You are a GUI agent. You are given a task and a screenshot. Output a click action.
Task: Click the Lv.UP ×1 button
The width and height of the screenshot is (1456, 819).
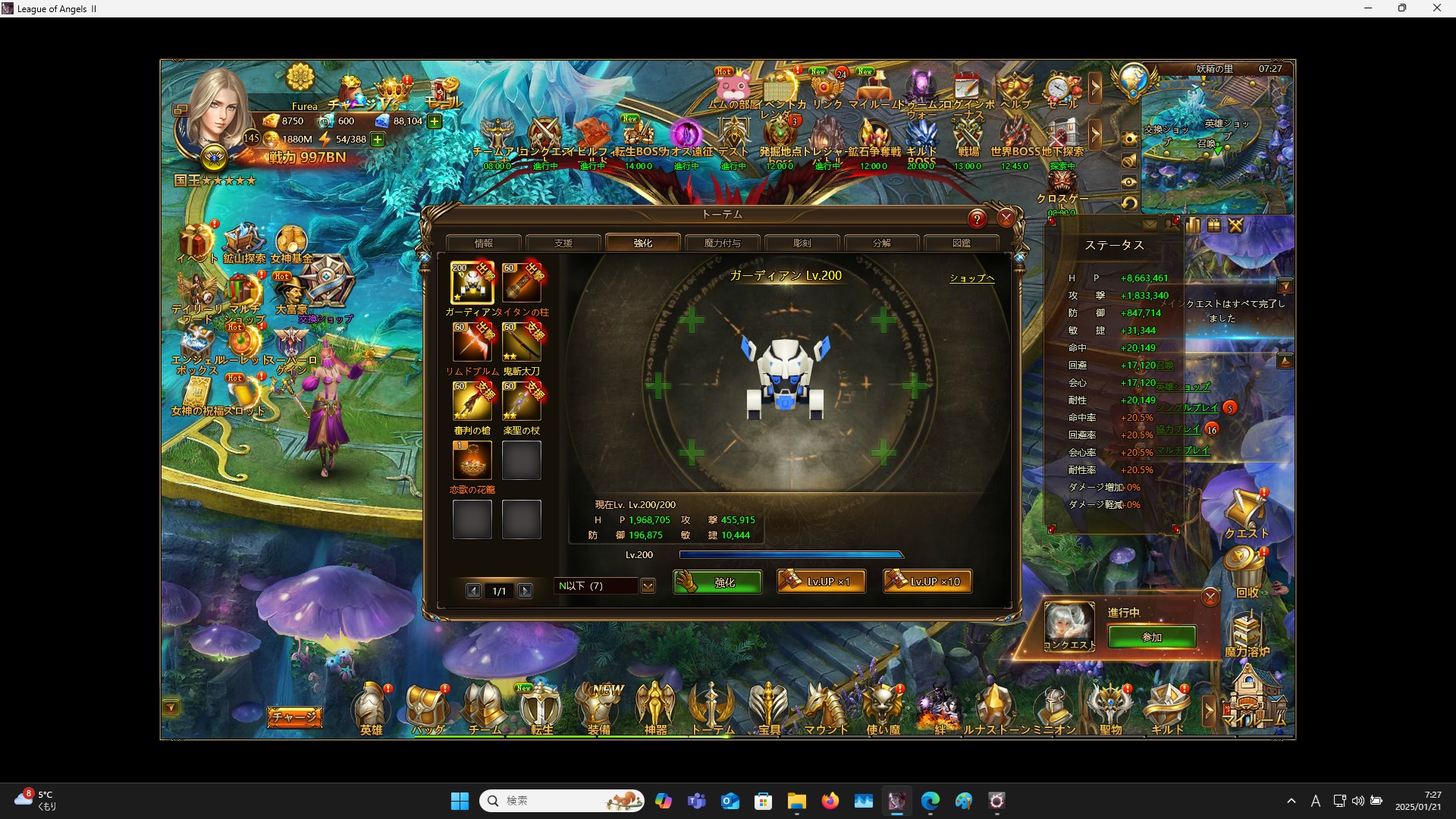[x=821, y=582]
